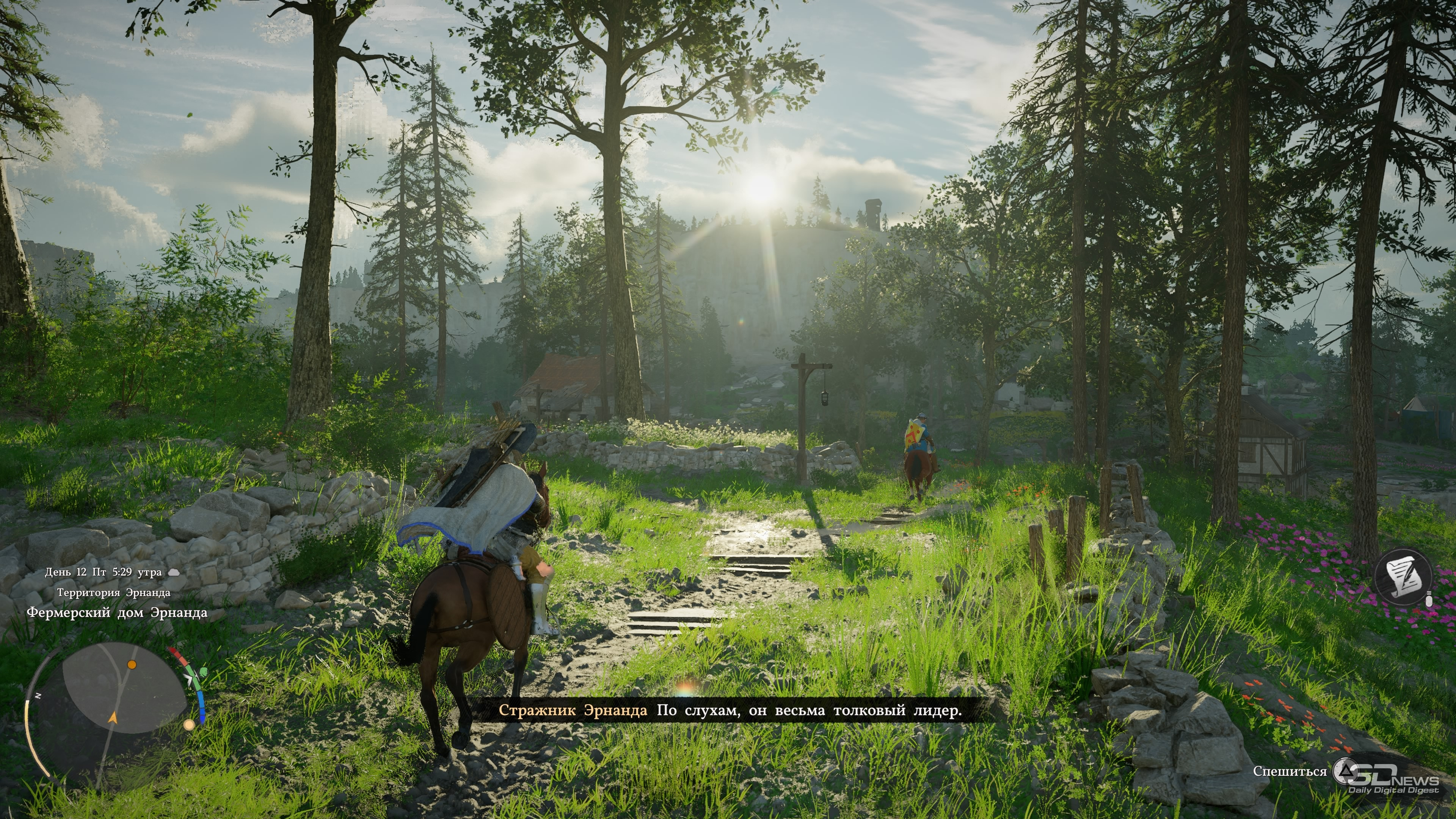Click the orange player arrow on the minimap
The image size is (1456, 819).
click(x=113, y=718)
